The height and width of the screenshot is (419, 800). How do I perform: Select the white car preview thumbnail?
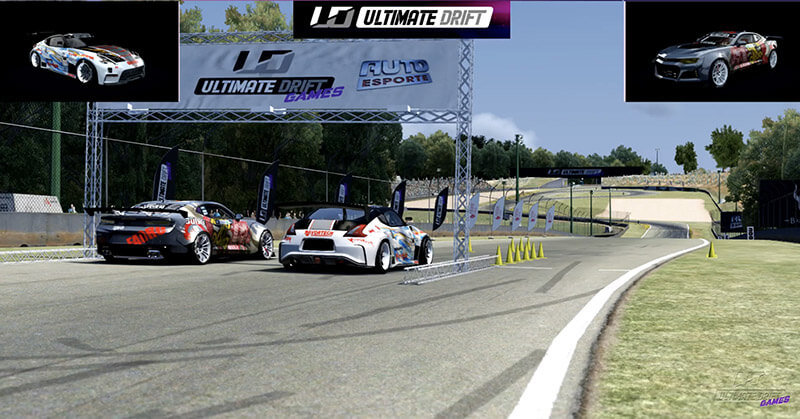(x=89, y=52)
